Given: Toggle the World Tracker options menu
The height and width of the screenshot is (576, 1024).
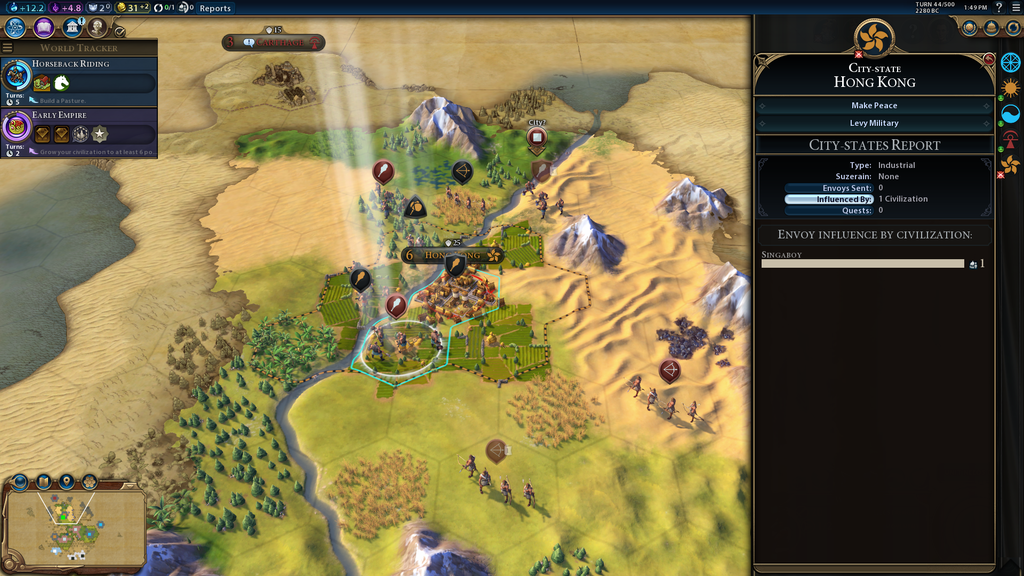Looking at the screenshot, I should pyautogui.click(x=8, y=48).
